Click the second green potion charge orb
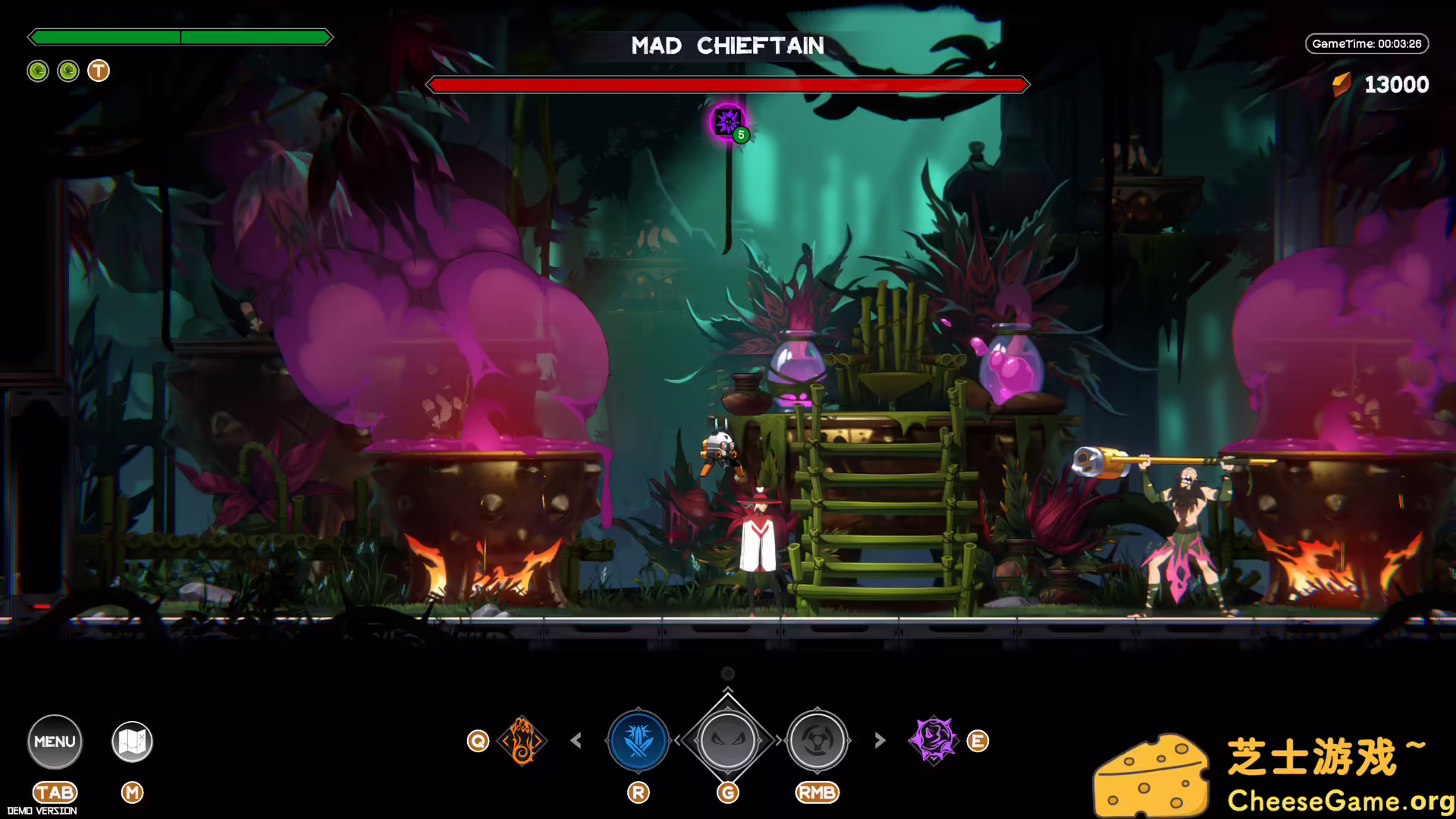The image size is (1456, 819). 67,71
